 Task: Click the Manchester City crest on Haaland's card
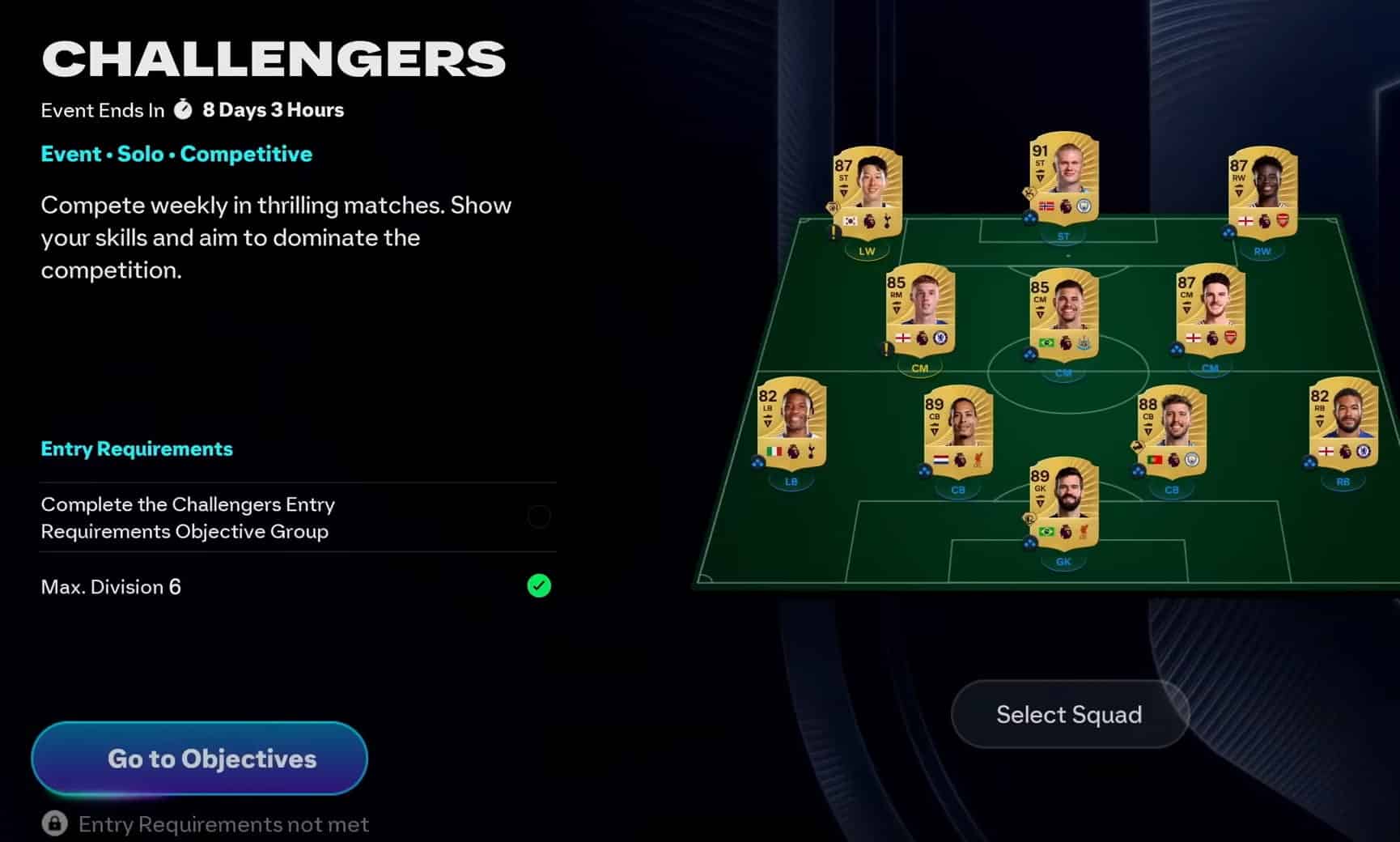(x=1083, y=206)
